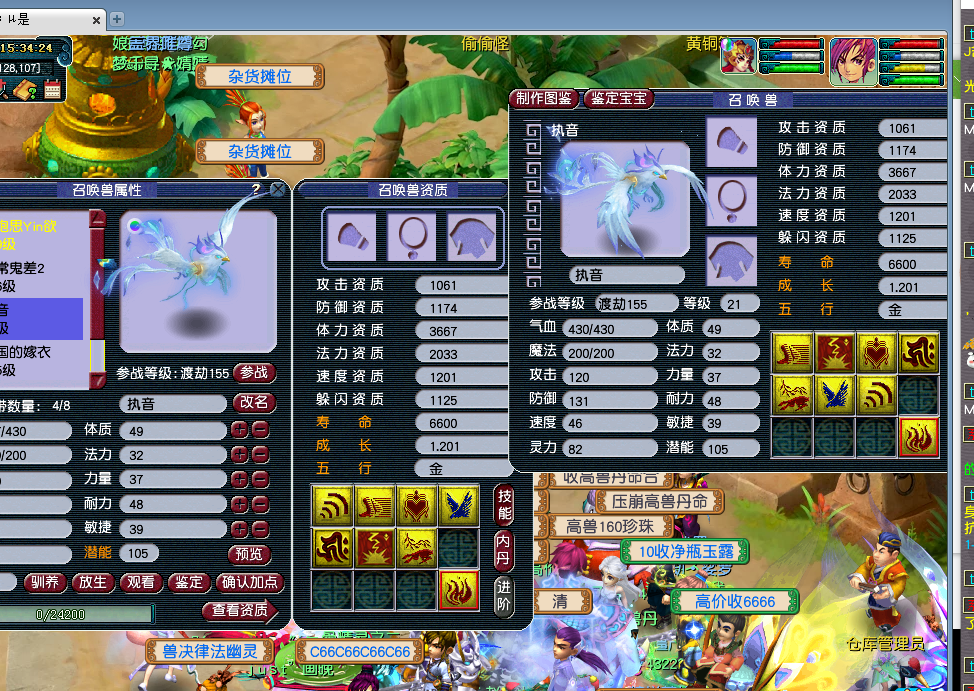
Task: Rename the pet with 改名
Action: tap(255, 403)
